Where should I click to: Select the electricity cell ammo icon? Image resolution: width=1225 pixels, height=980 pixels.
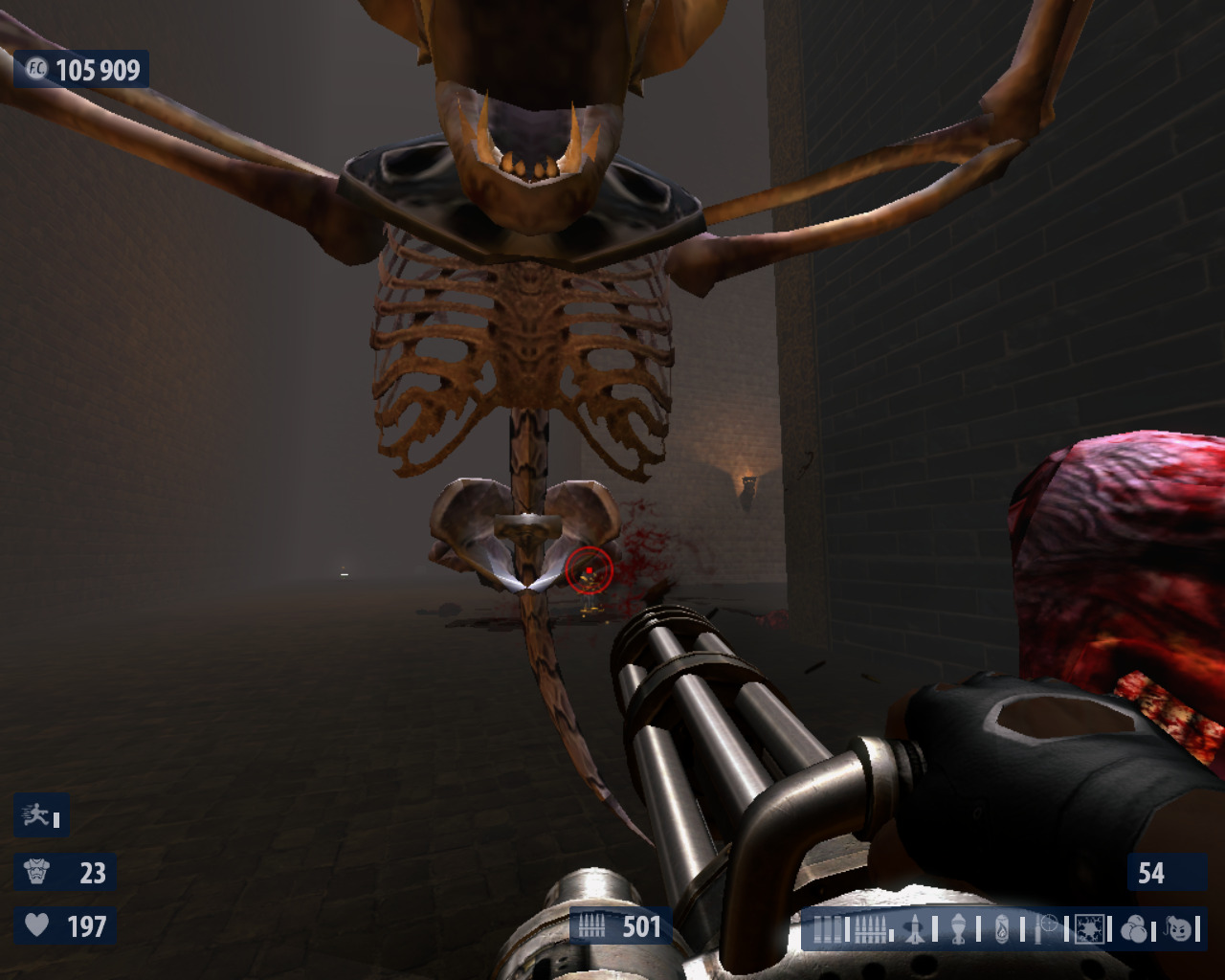point(1090,929)
